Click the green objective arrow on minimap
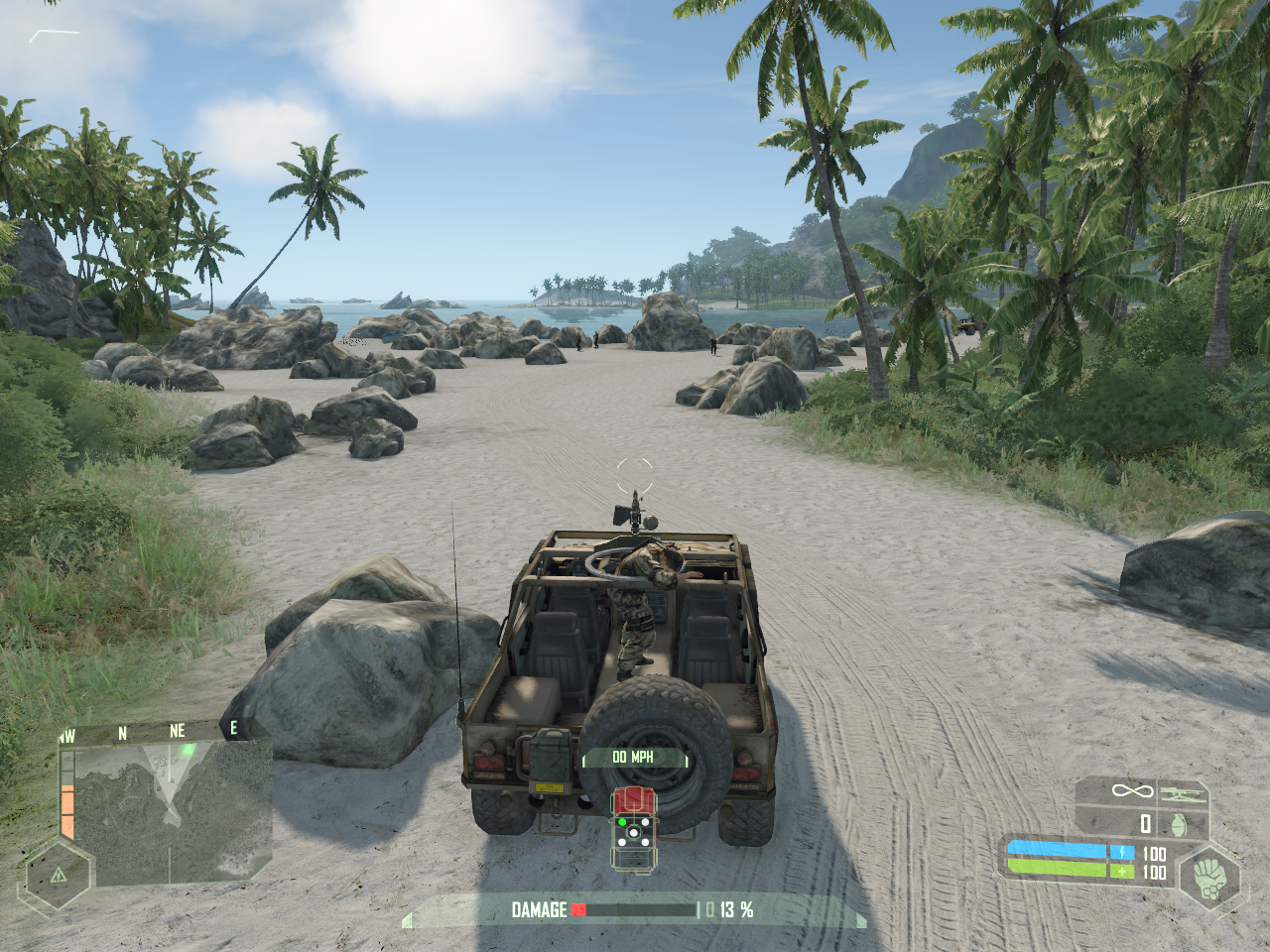The height and width of the screenshot is (952, 1270). pos(187,751)
